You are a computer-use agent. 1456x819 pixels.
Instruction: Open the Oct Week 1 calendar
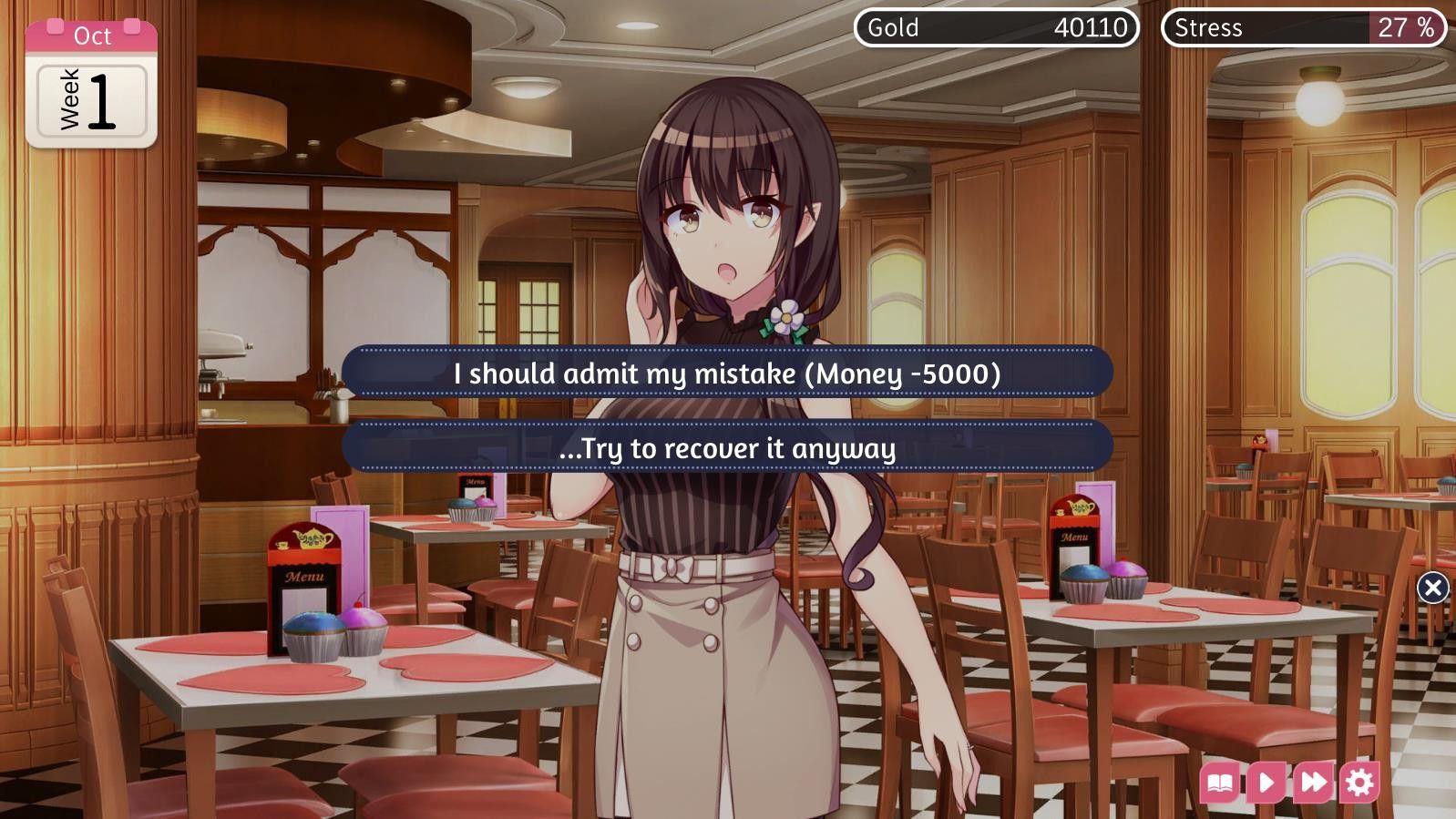(91, 85)
